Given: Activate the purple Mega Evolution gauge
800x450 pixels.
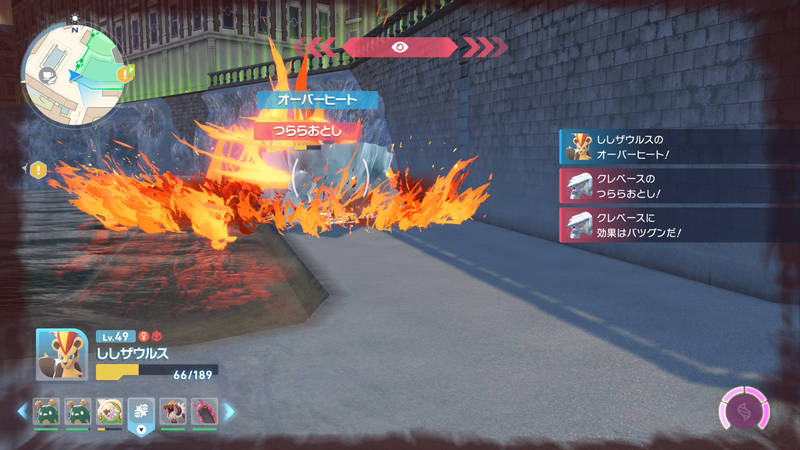Looking at the screenshot, I should (744, 412).
